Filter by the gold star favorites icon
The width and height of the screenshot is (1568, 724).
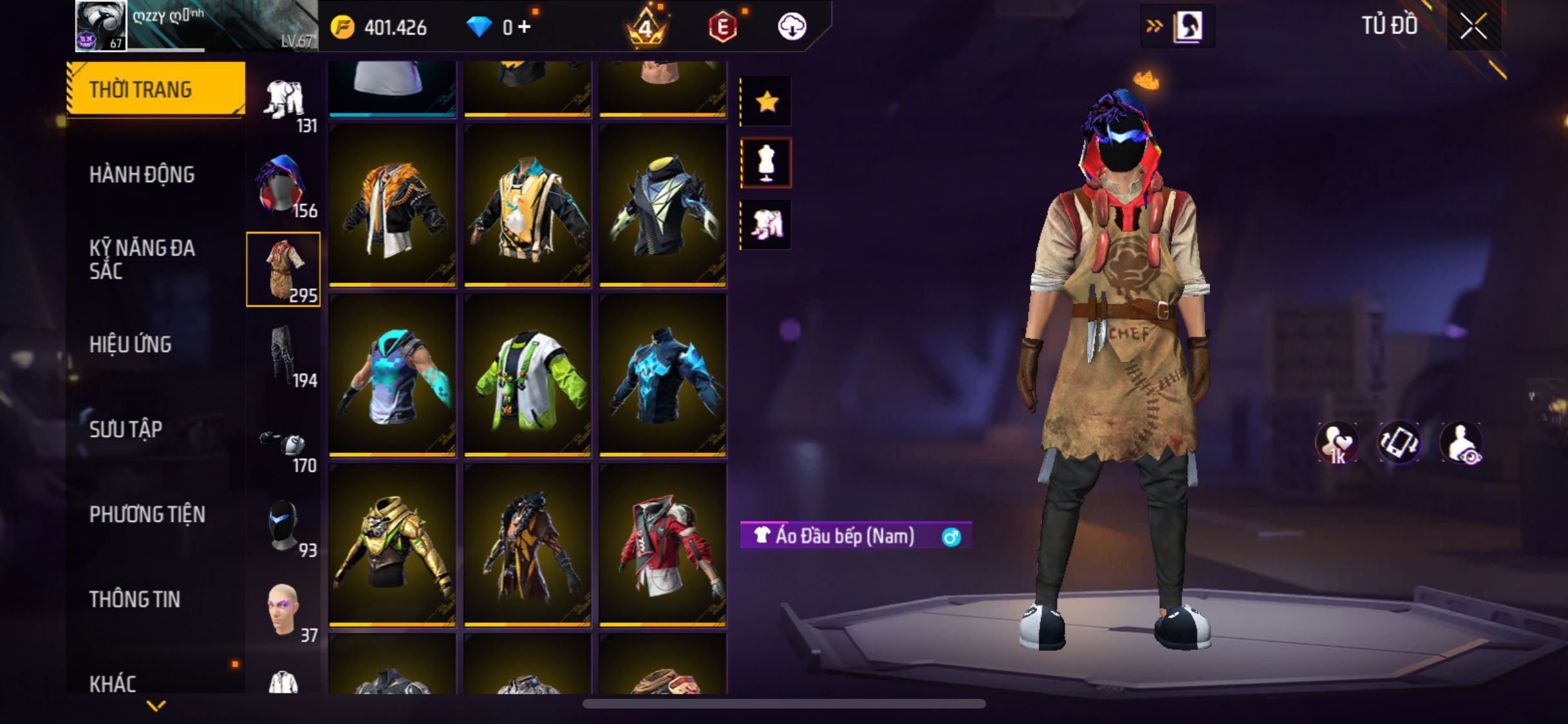[766, 102]
